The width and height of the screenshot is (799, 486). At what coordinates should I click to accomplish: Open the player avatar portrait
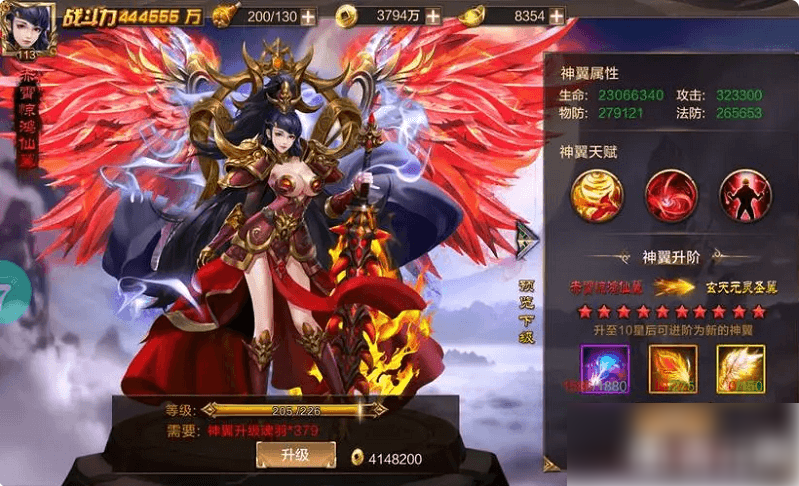26,28
